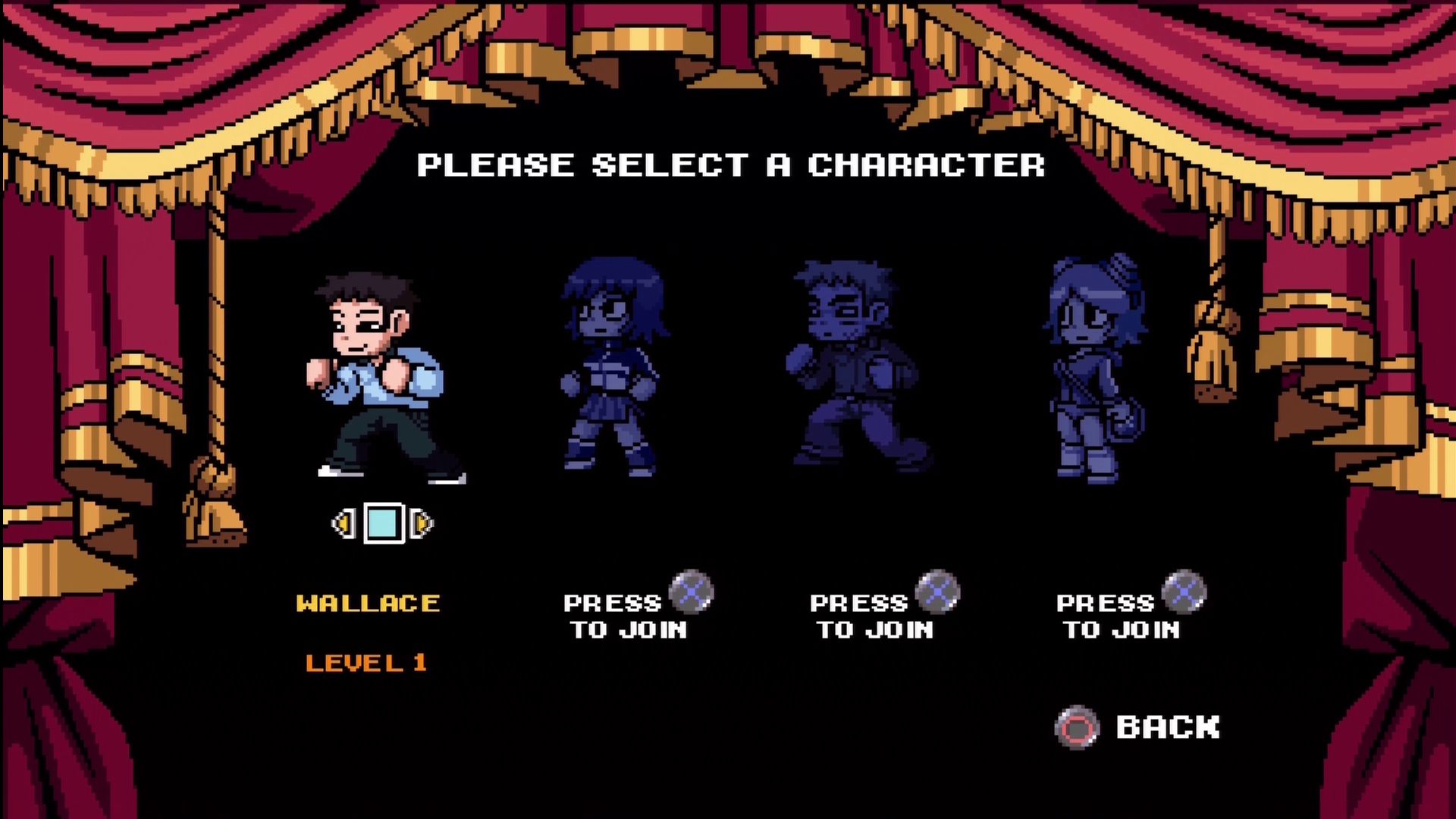Click the circle button icon next to BACK

coord(1077,728)
